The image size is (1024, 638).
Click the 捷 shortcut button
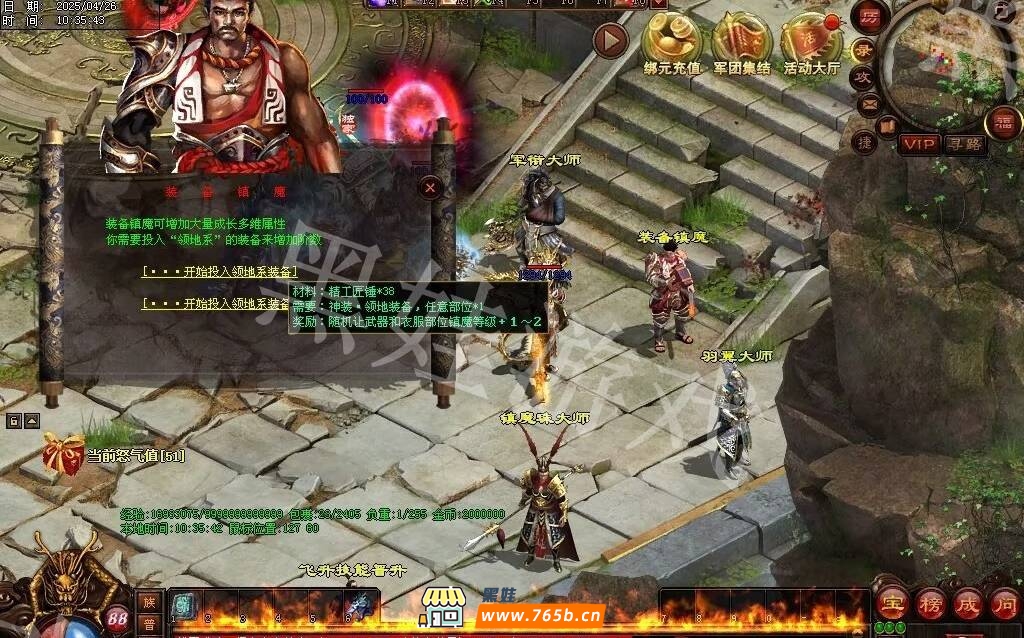864,142
